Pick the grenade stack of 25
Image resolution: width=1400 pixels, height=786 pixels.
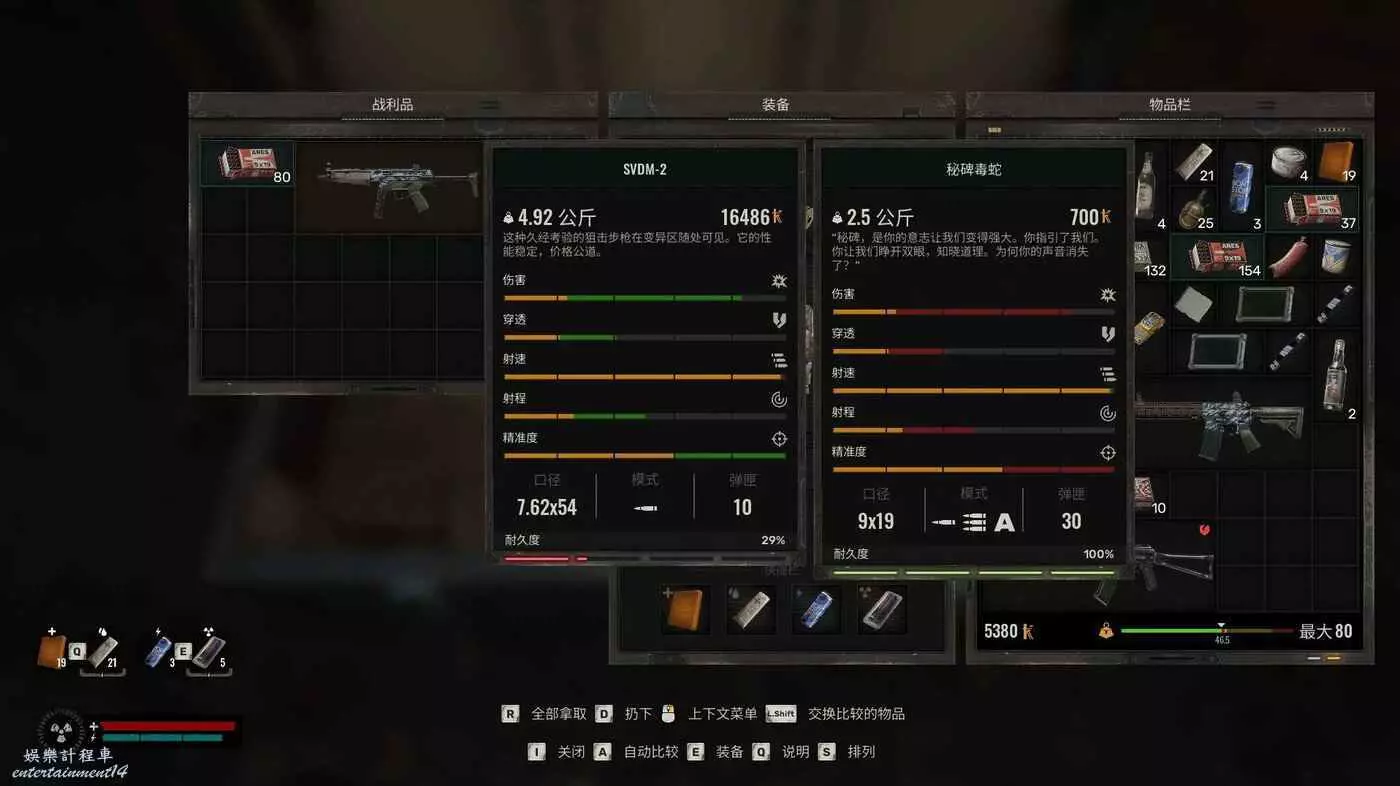pyautogui.click(x=1193, y=209)
